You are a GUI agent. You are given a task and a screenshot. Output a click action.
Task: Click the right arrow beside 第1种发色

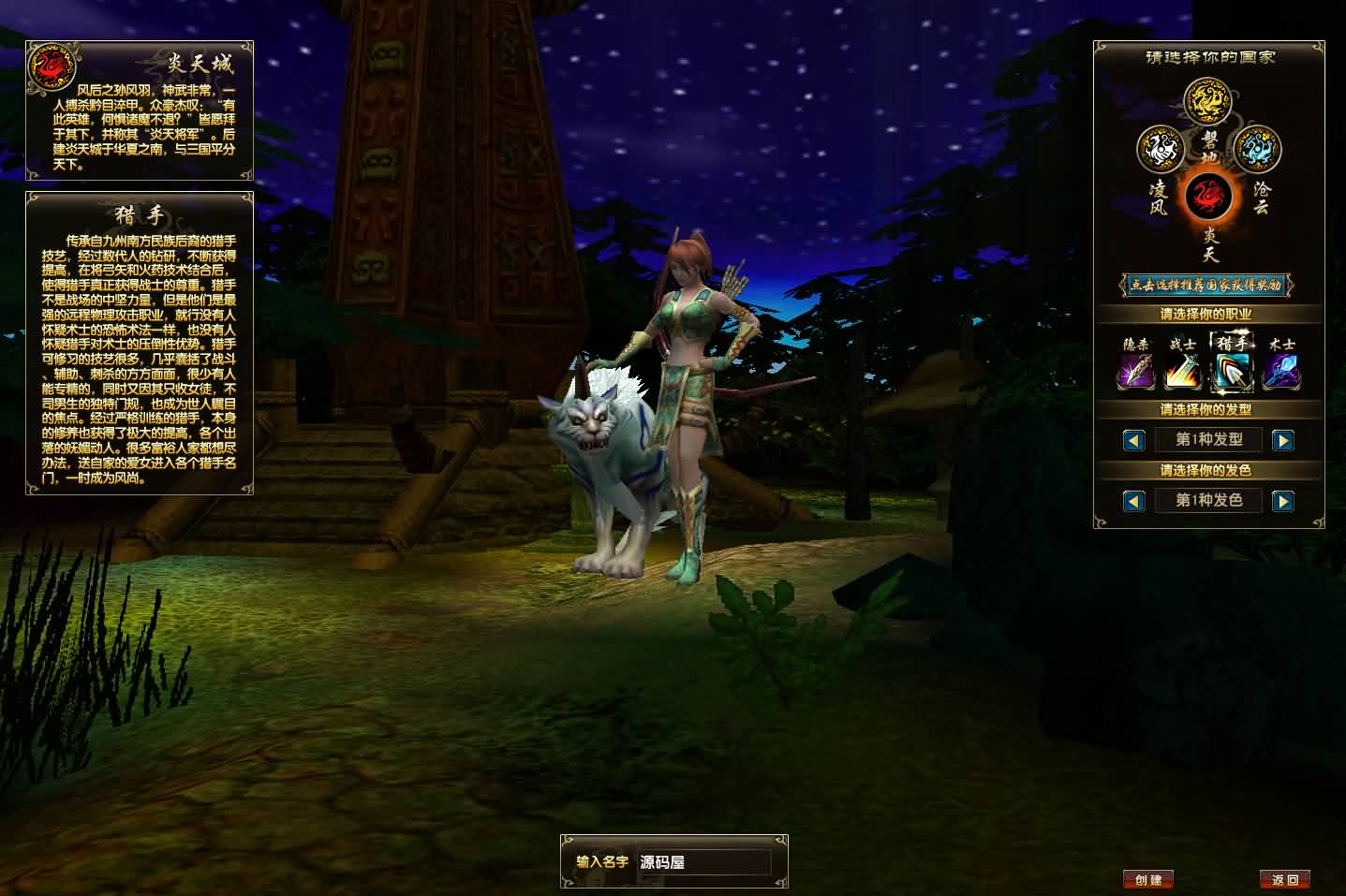coord(1284,501)
